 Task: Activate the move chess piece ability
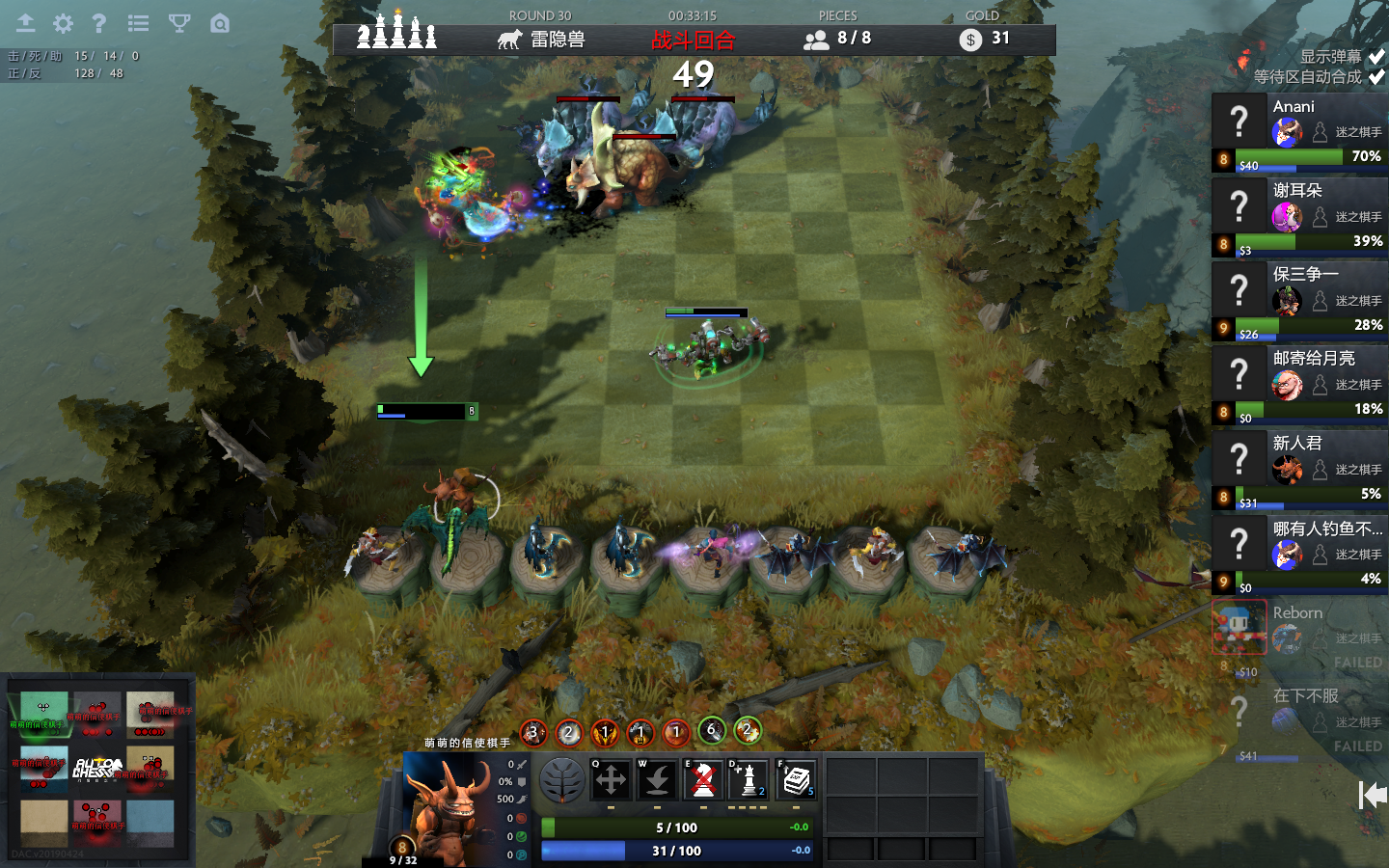click(611, 779)
